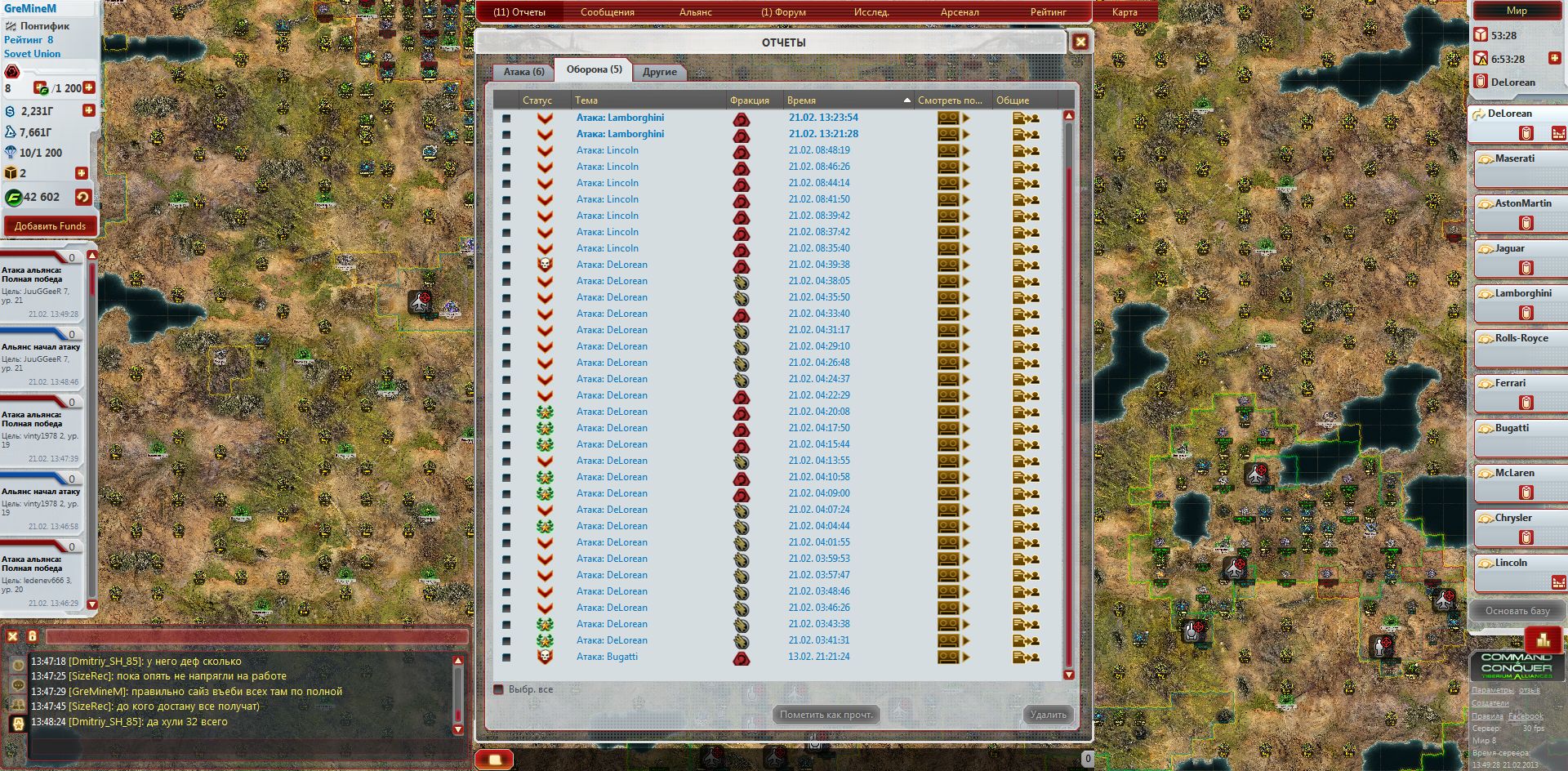This screenshot has width=1568, height=771.
Task: Select the Maserati base in the list
Action: (x=1515, y=158)
